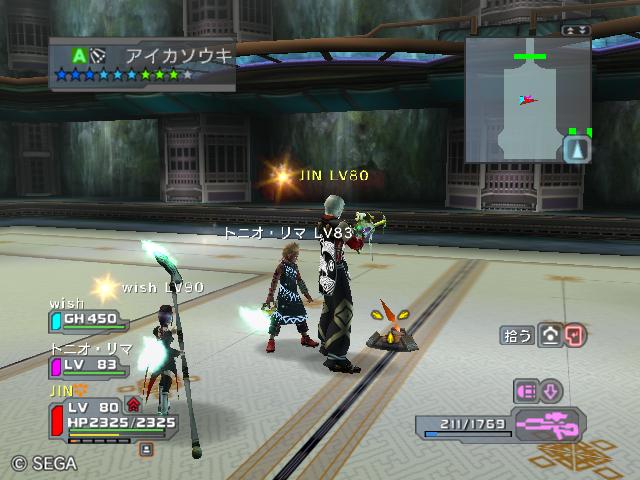Click the small icon below the HP panel

(146, 449)
